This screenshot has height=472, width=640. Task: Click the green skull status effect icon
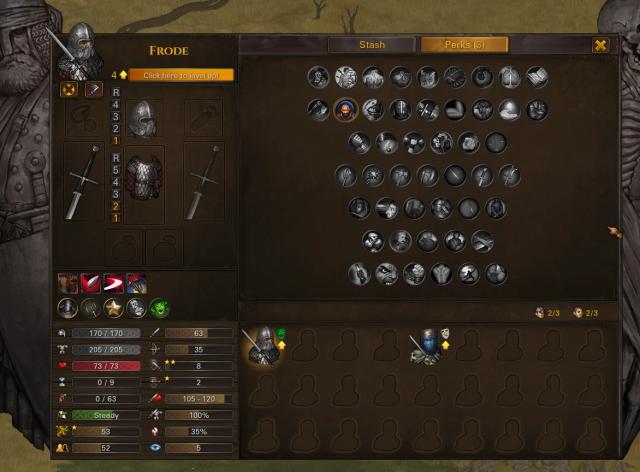(x=160, y=308)
